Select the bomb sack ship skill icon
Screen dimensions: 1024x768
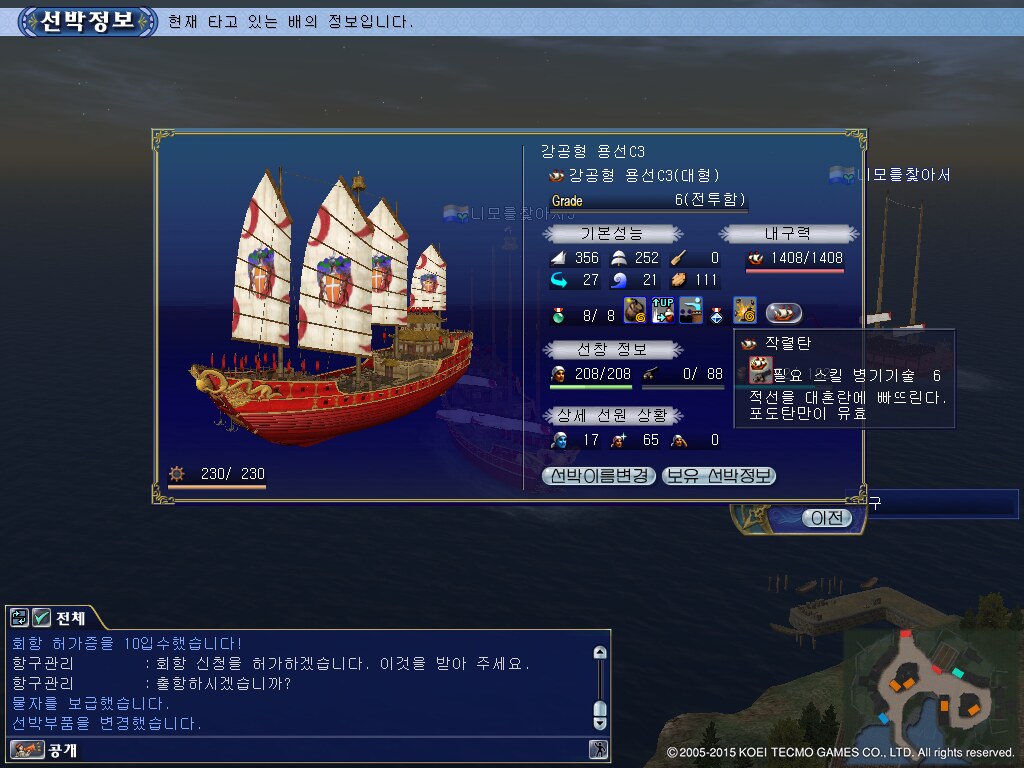[636, 311]
